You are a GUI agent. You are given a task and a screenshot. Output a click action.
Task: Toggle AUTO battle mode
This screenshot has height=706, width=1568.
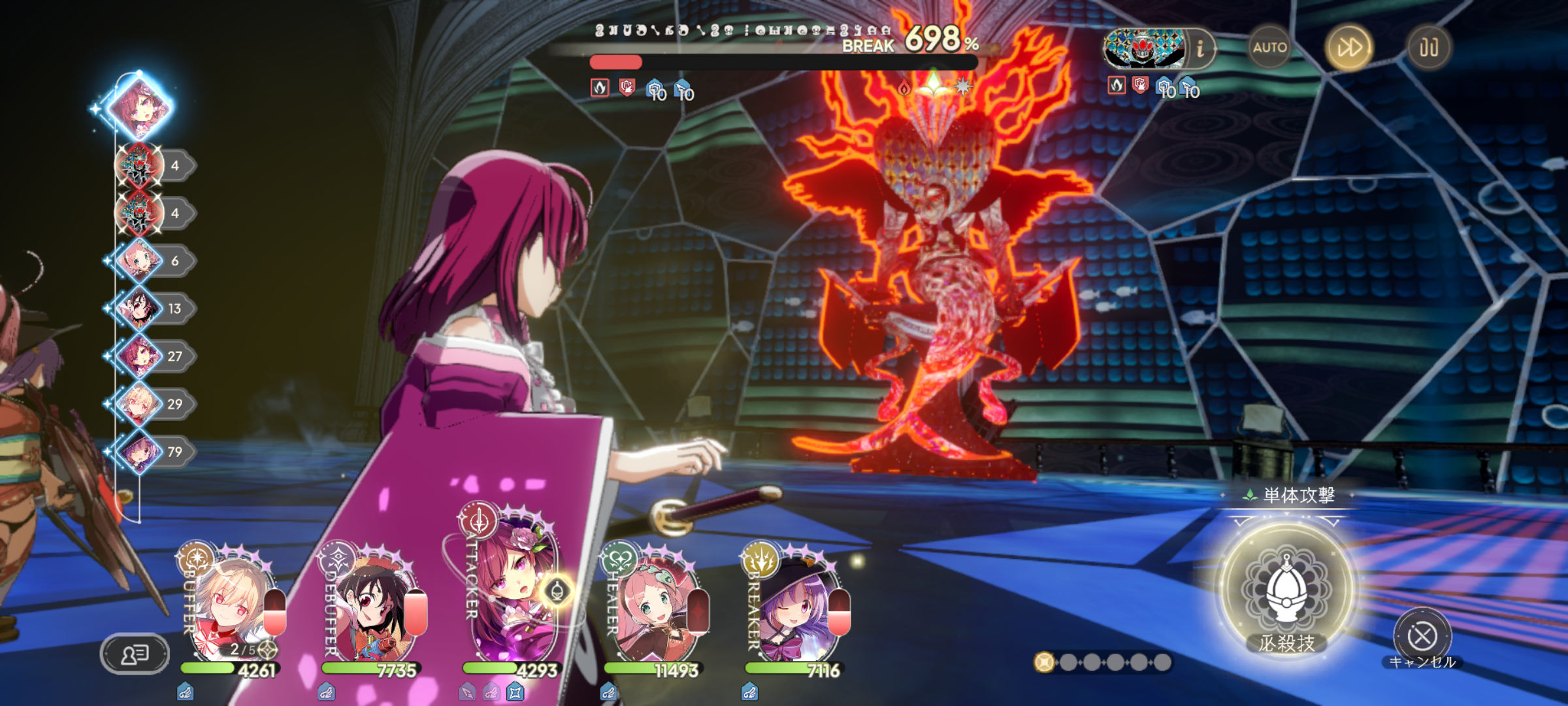1269,47
